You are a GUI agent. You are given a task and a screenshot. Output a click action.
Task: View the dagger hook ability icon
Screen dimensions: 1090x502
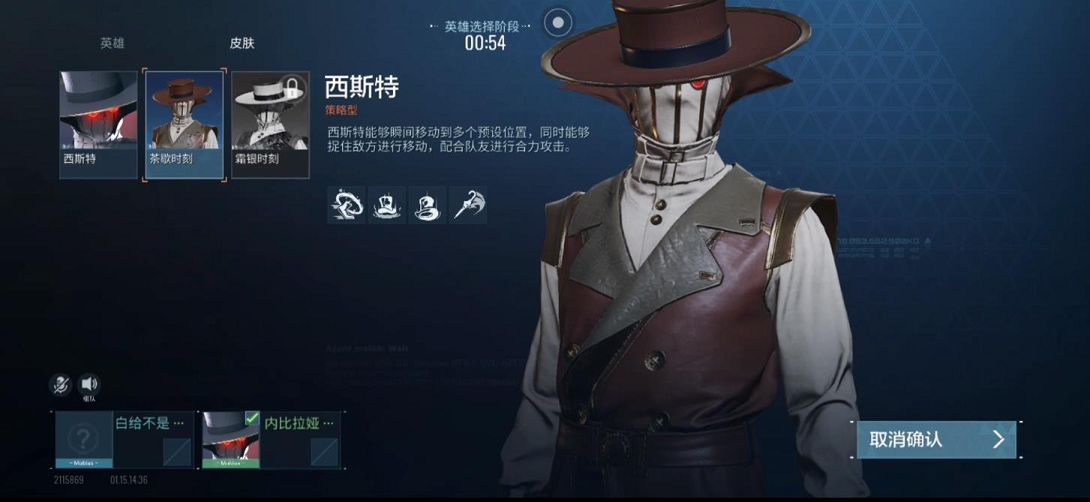point(468,205)
